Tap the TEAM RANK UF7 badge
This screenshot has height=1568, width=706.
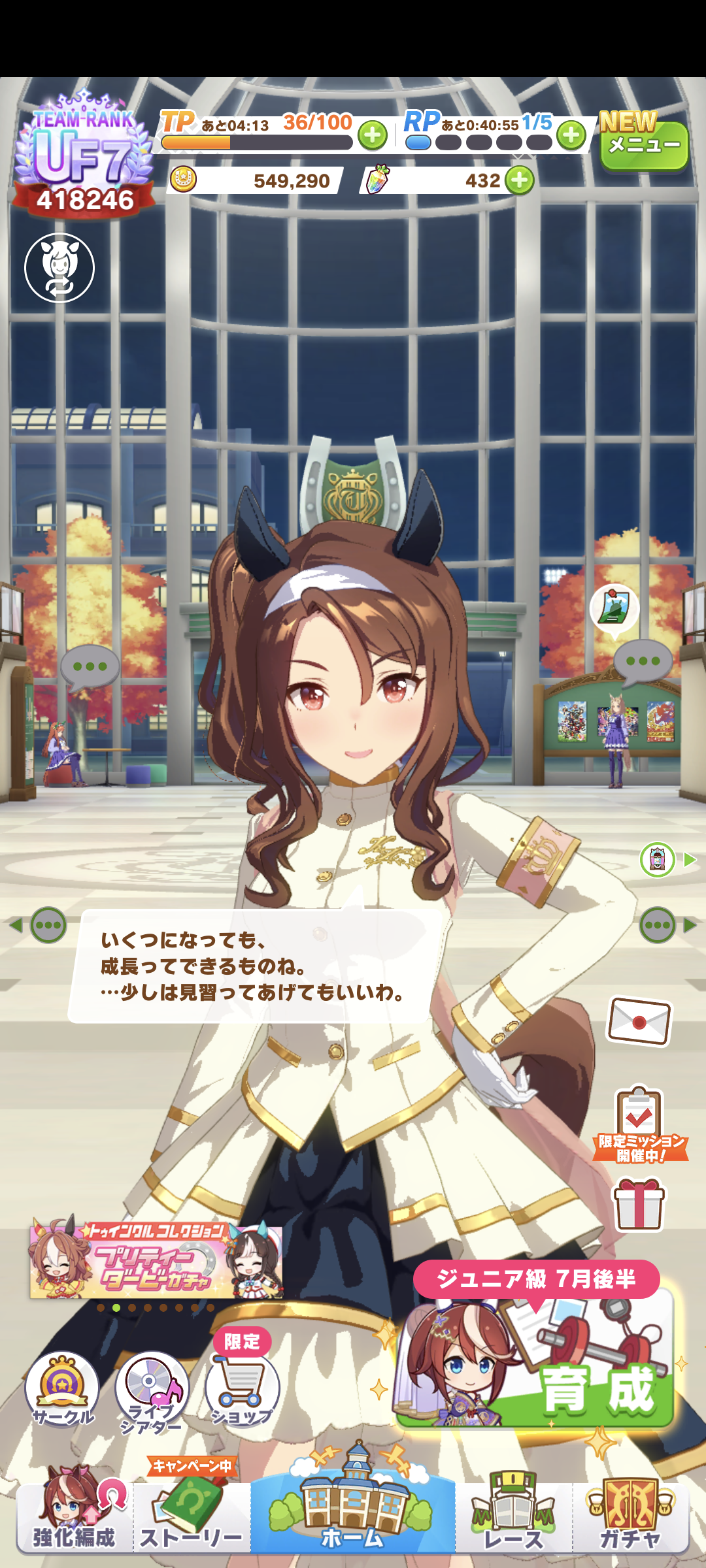coord(84,158)
